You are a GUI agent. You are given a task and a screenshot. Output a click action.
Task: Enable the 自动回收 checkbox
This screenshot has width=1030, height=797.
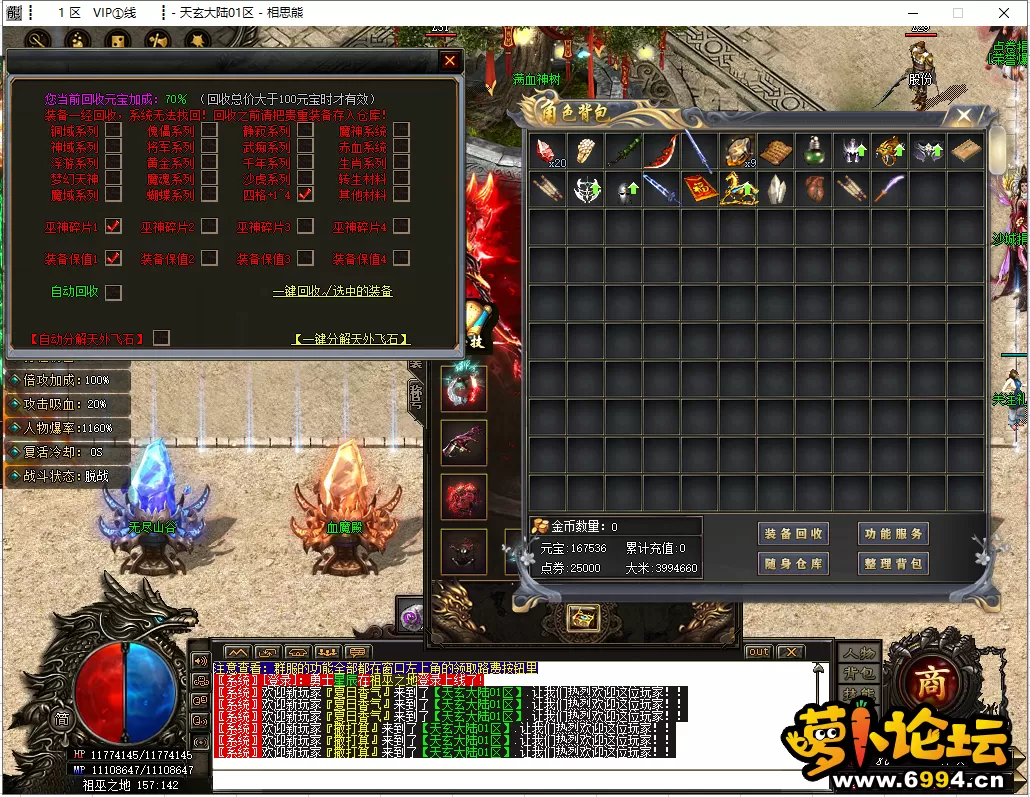[x=113, y=292]
